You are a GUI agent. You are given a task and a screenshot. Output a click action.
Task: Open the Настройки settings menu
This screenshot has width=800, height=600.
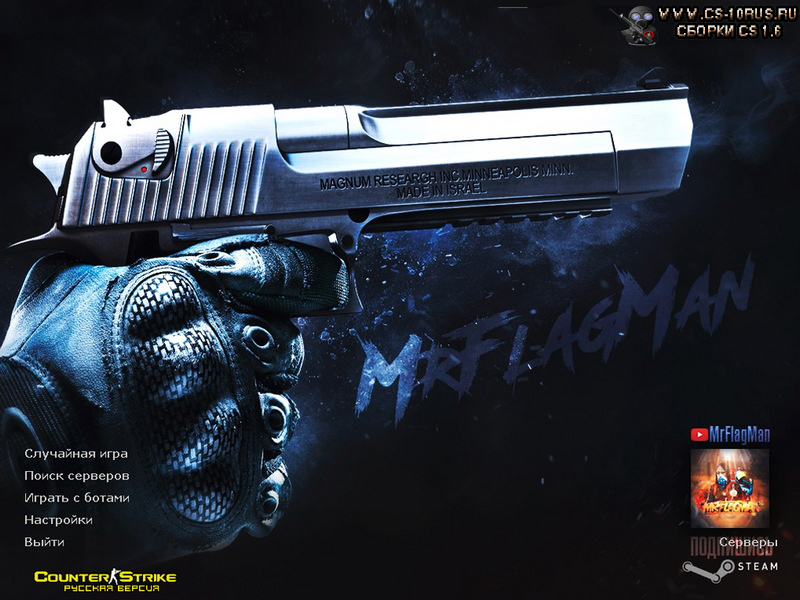tap(58, 520)
